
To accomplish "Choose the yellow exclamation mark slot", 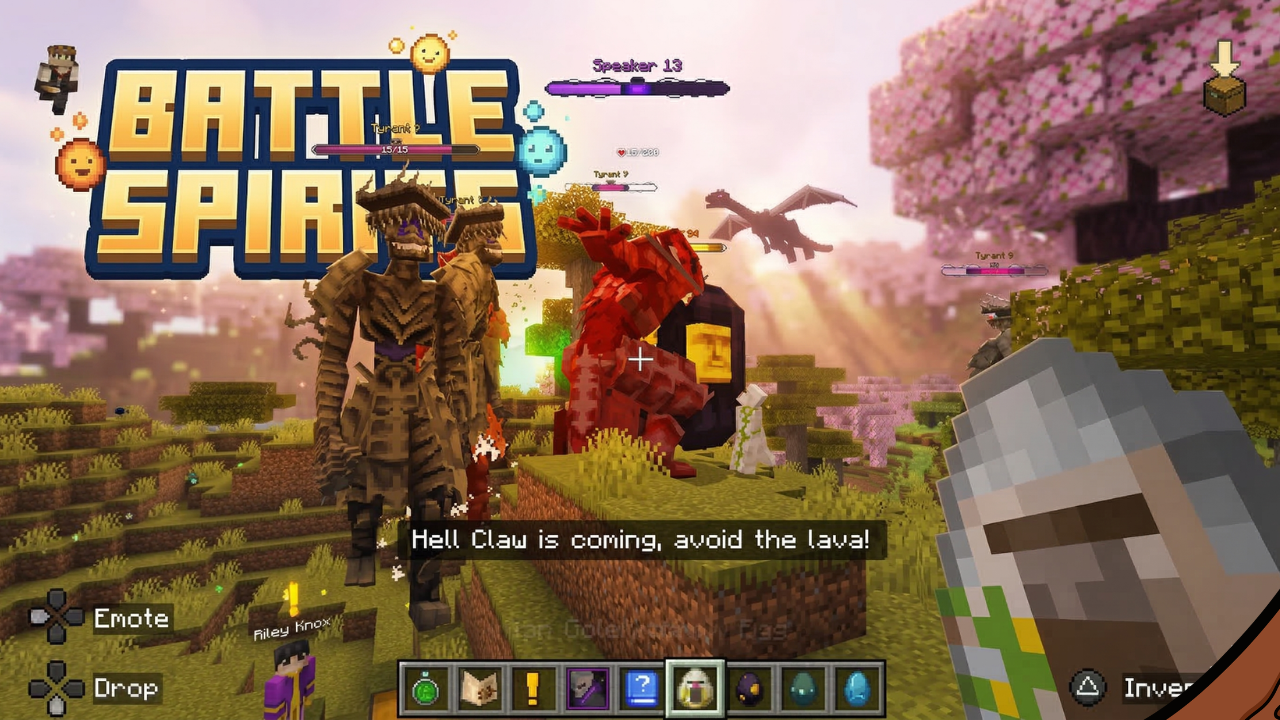I will (x=533, y=689).
